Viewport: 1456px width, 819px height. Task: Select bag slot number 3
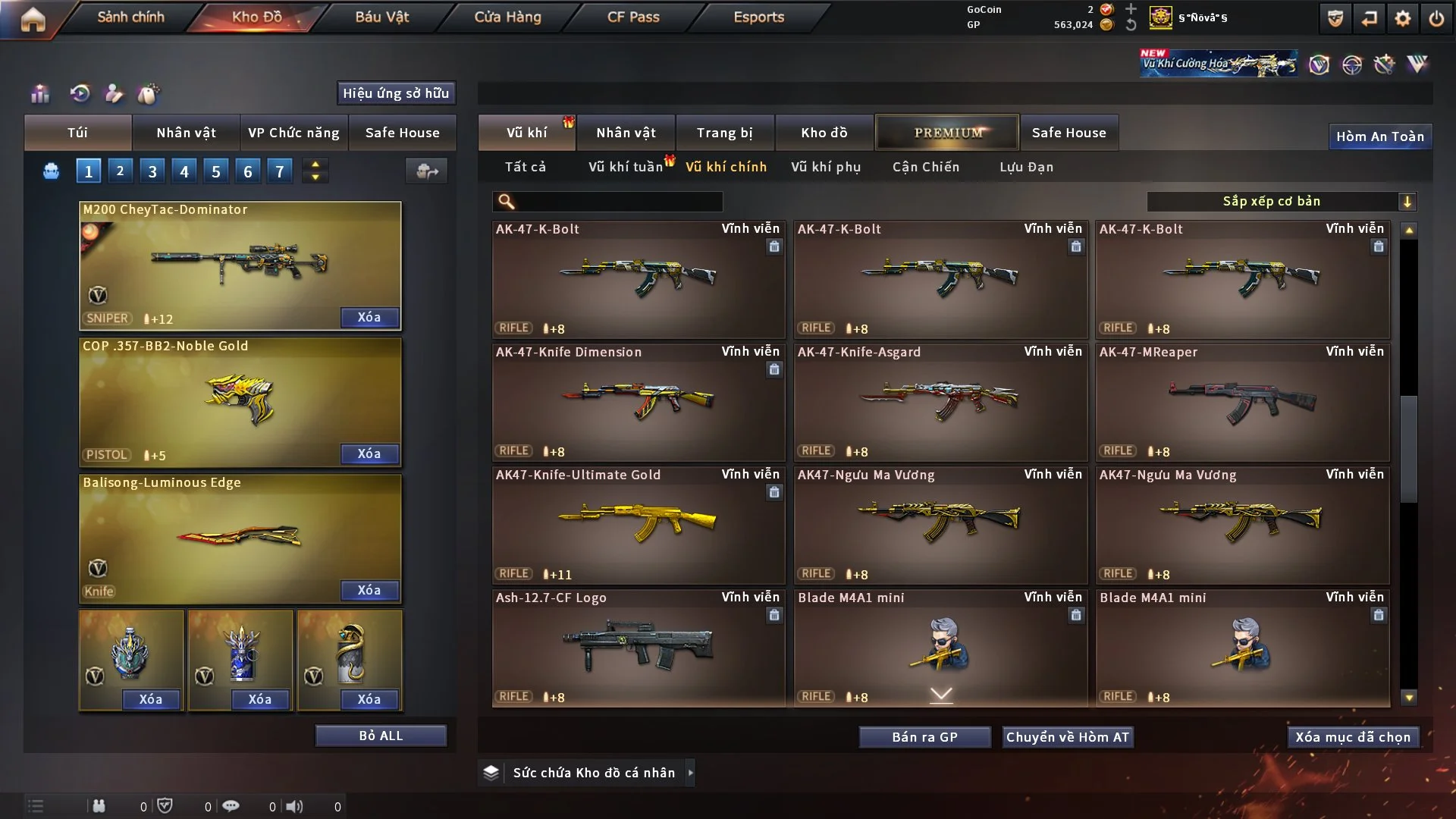(152, 171)
